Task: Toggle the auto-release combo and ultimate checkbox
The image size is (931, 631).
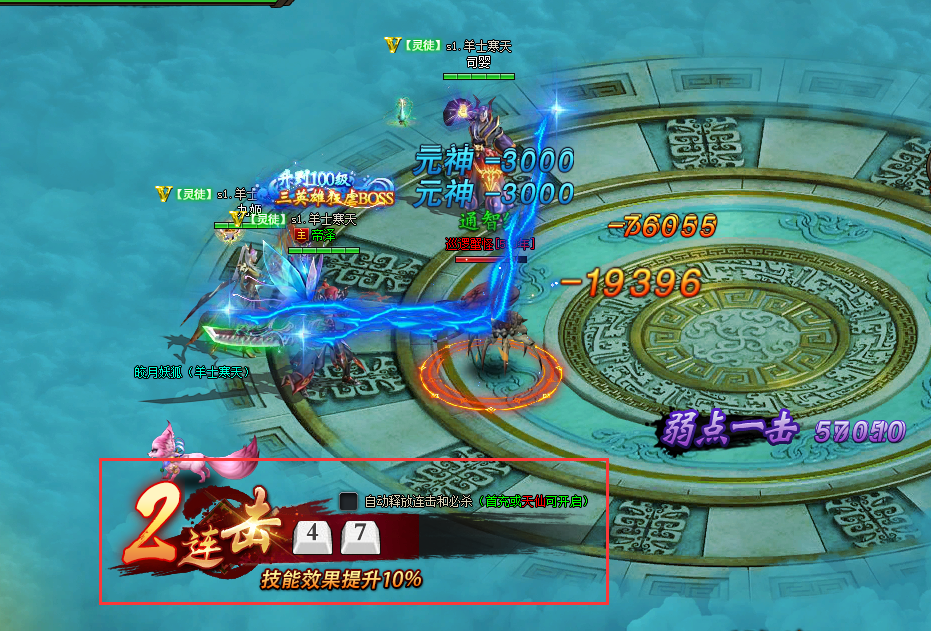Action: coord(348,501)
